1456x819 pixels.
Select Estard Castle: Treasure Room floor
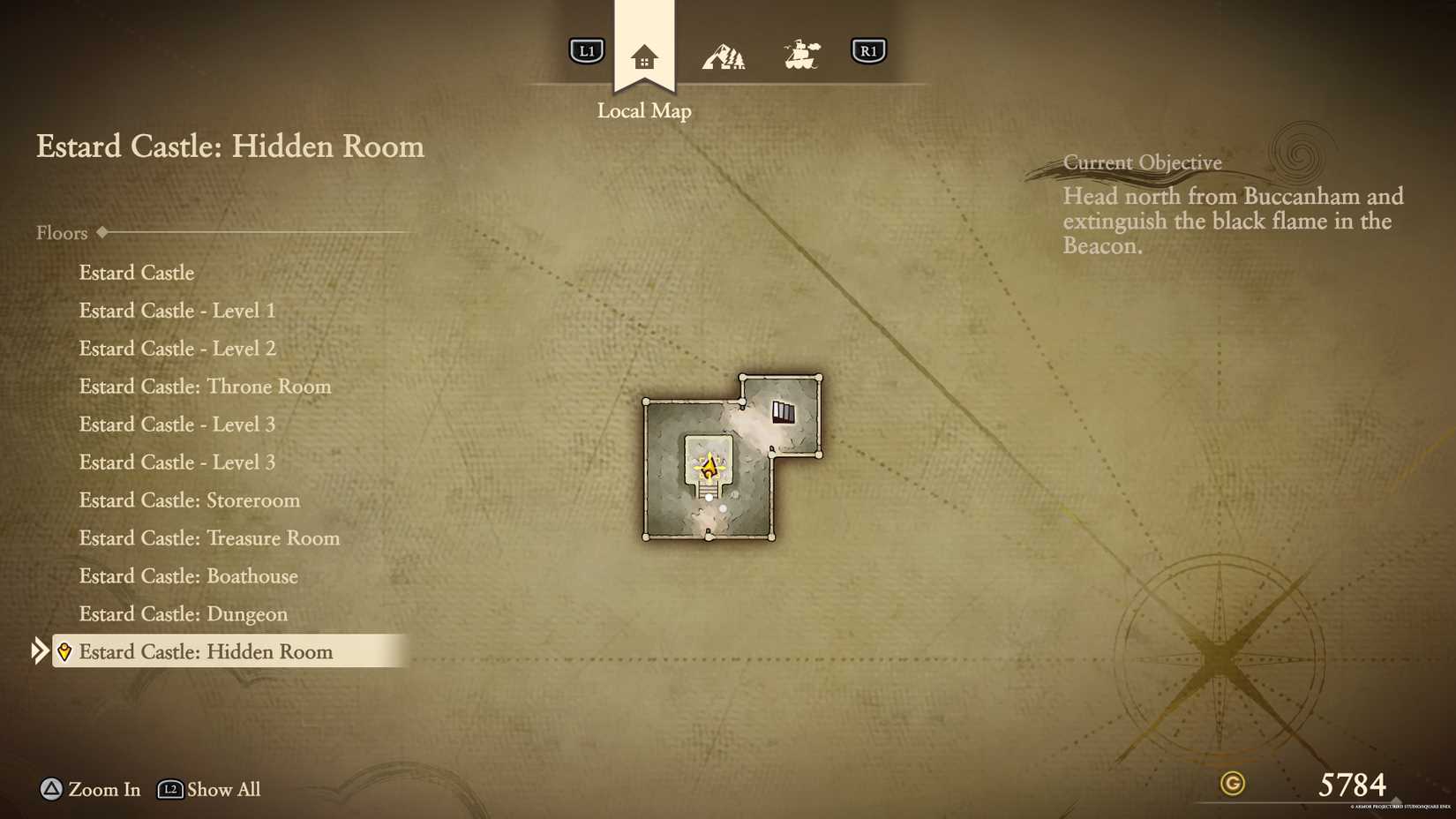[208, 538]
